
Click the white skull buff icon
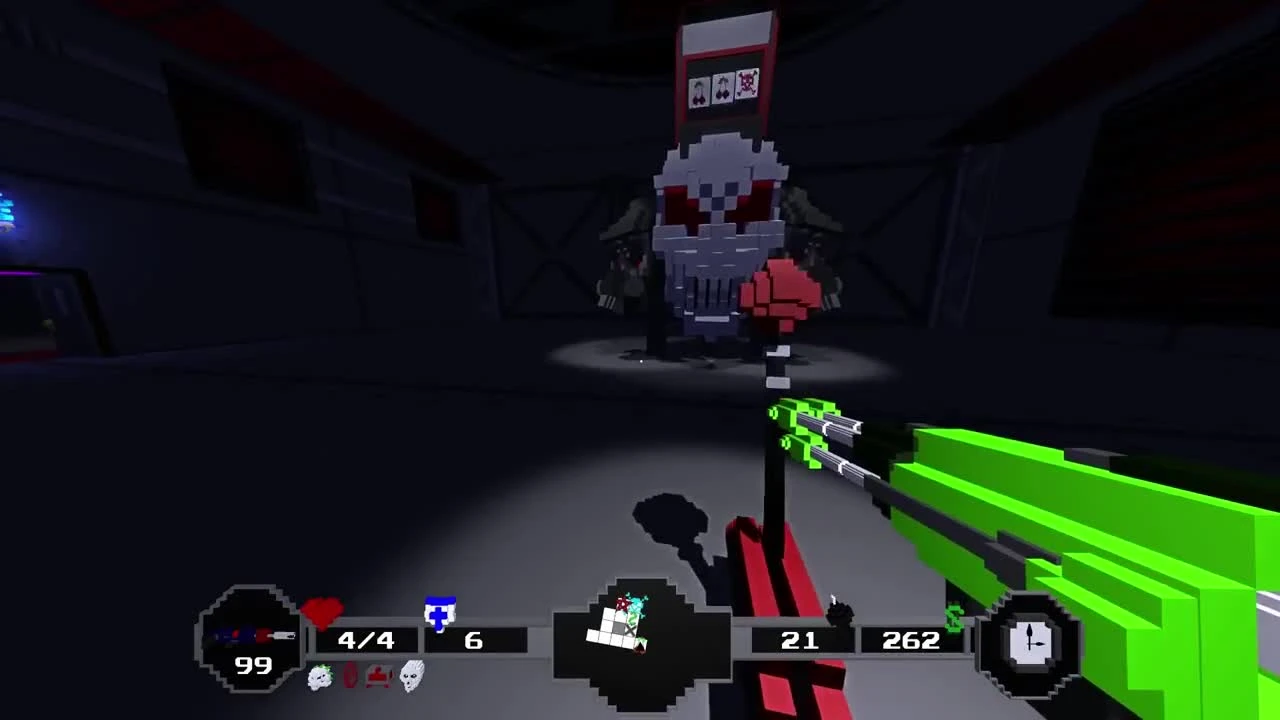pos(410,678)
